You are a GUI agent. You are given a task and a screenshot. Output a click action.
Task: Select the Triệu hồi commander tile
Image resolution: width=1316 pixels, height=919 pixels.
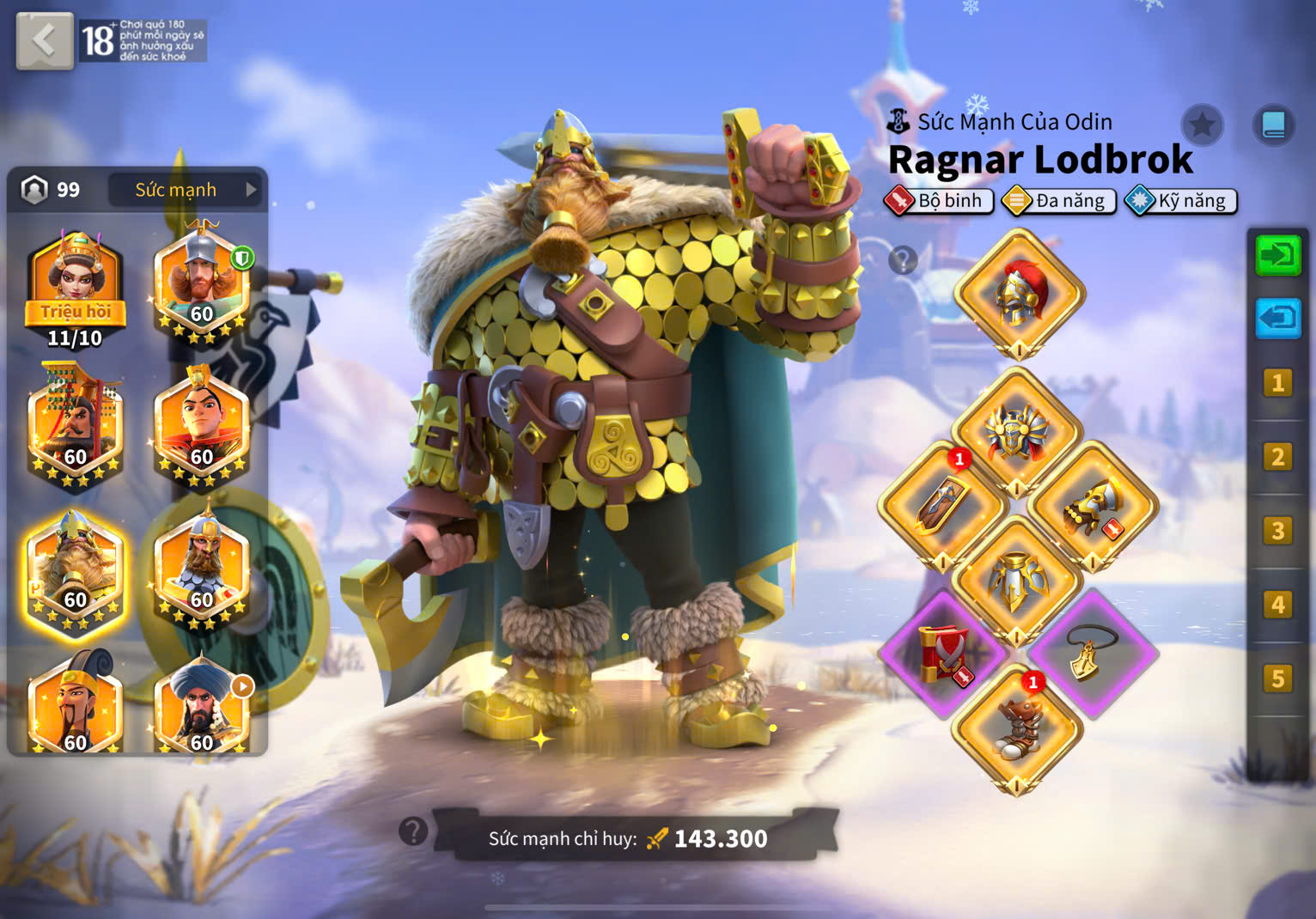coord(76,289)
